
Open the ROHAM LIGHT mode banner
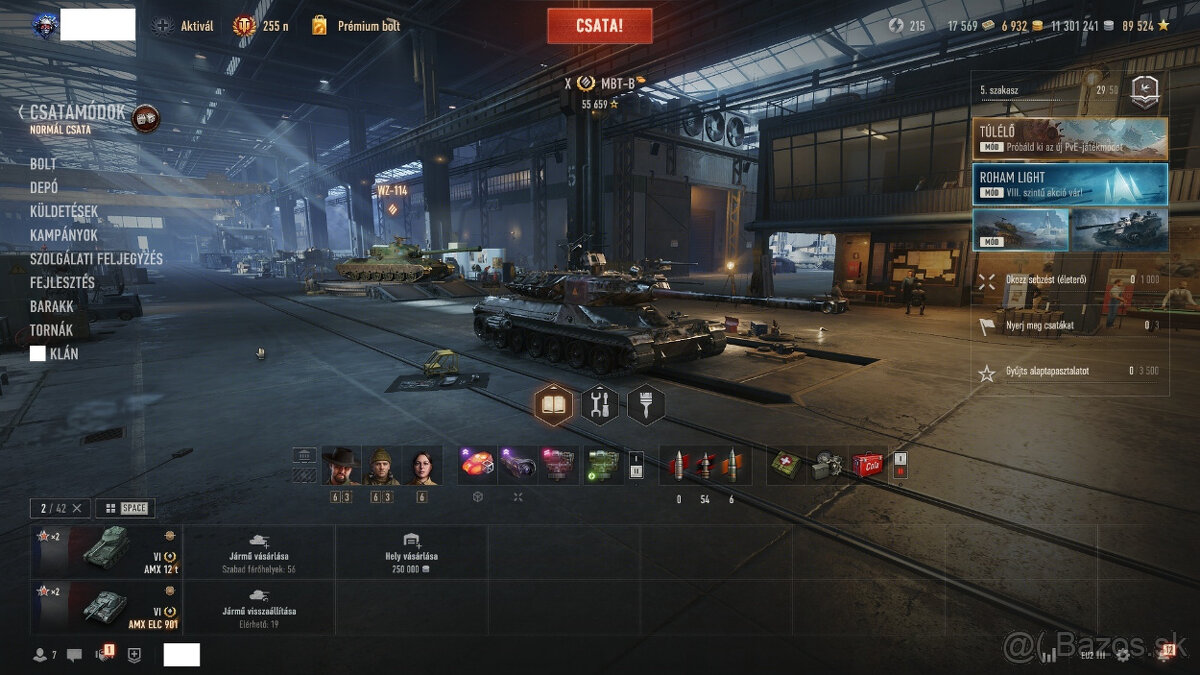1069,184
